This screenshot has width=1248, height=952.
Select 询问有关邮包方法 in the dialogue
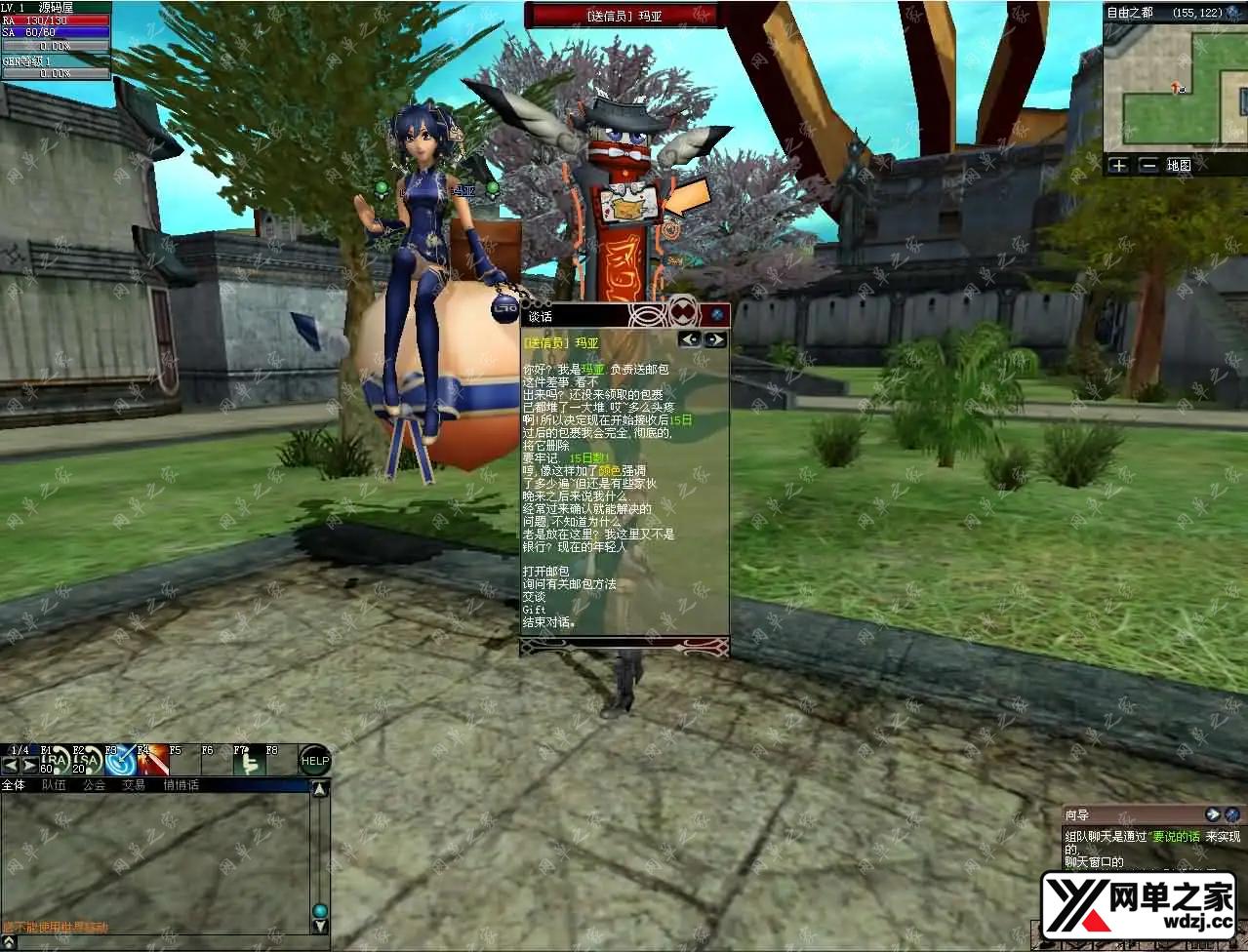(x=569, y=583)
